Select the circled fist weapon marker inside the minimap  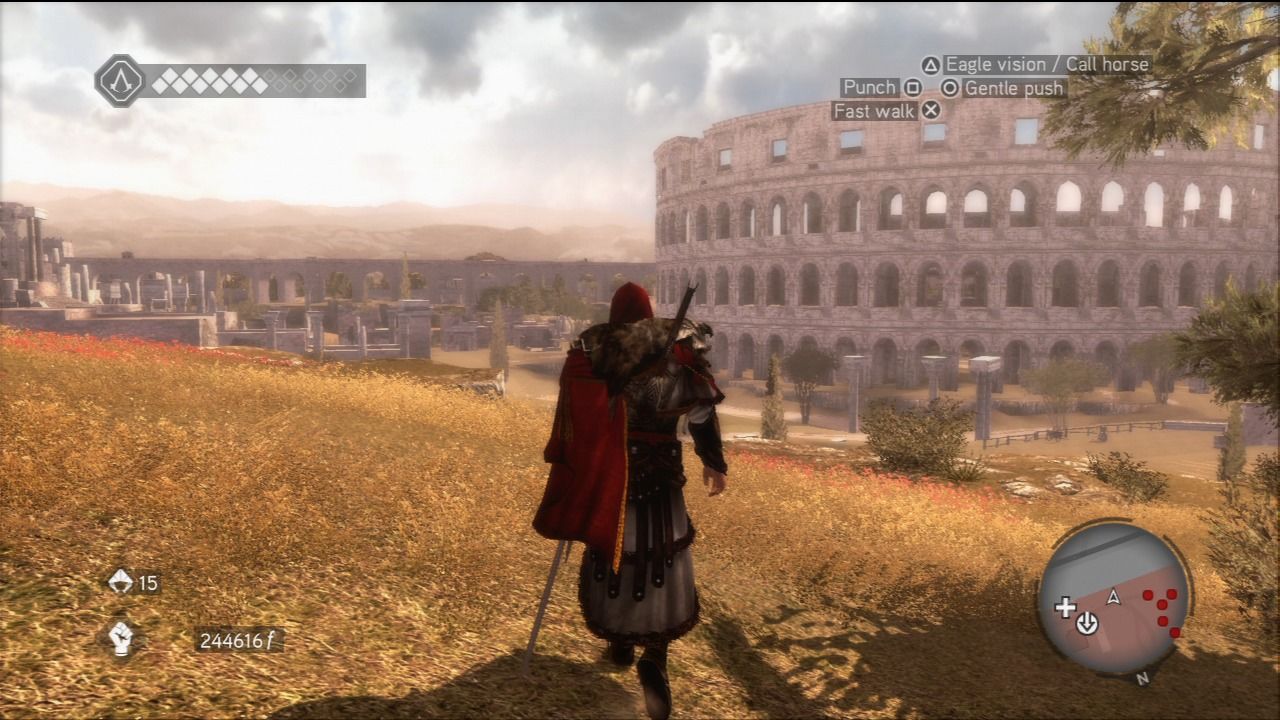(x=1087, y=623)
